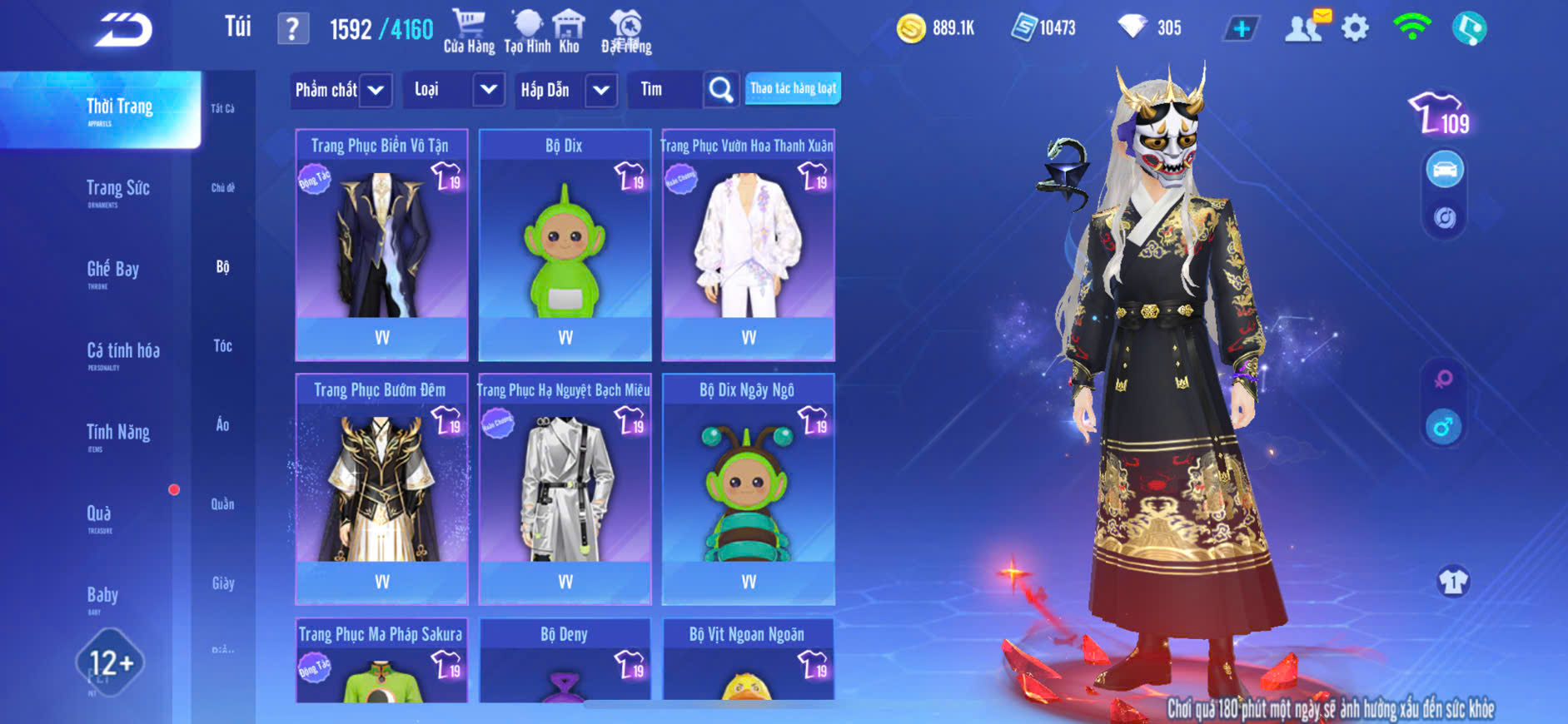
Task: Show the Tóc subcategory
Action: [222, 345]
